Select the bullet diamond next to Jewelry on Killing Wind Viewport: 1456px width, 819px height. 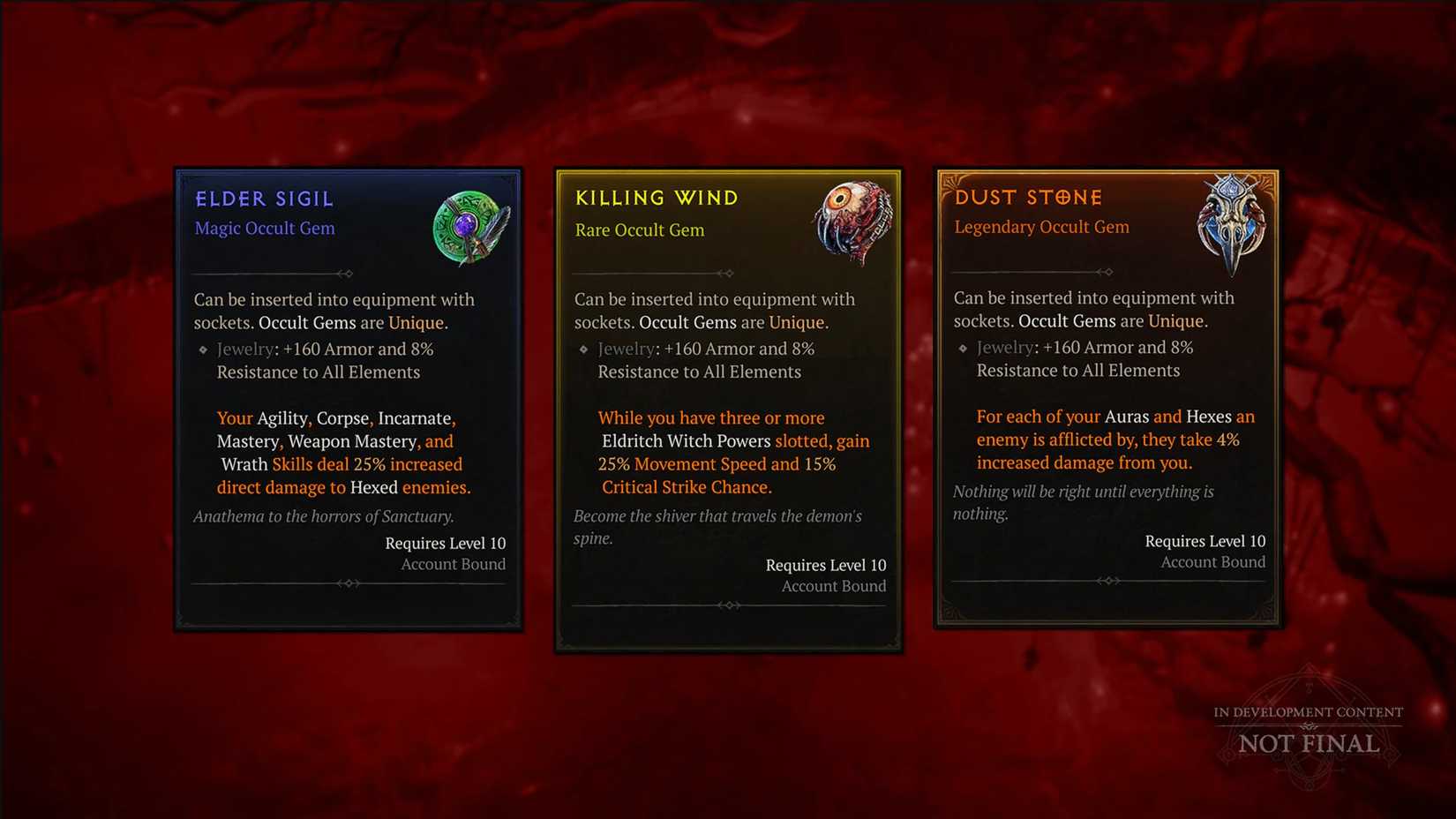[584, 349]
